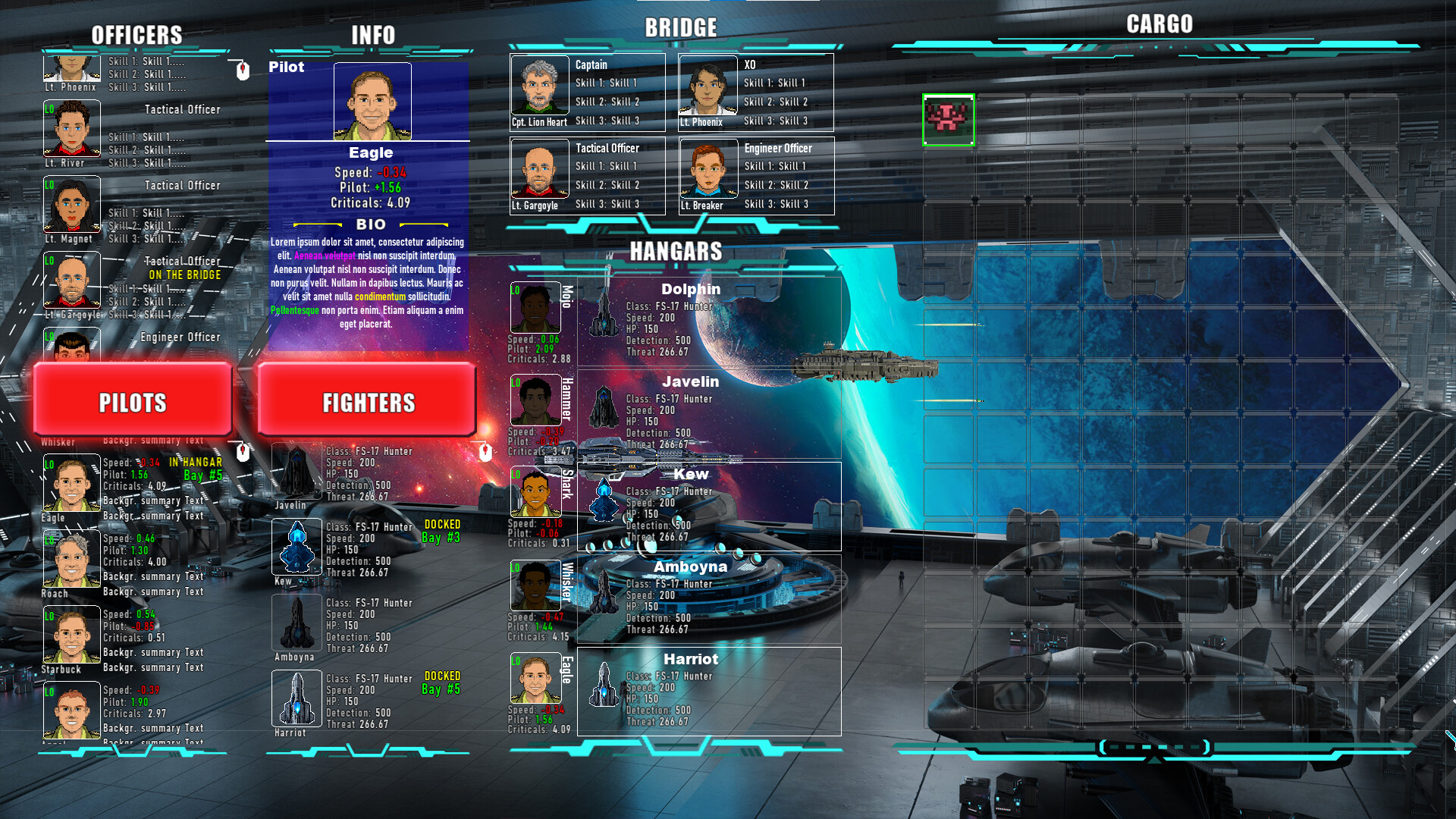1456x819 pixels.
Task: Select the Kew fighter docked in Bay #3
Action: click(x=296, y=548)
